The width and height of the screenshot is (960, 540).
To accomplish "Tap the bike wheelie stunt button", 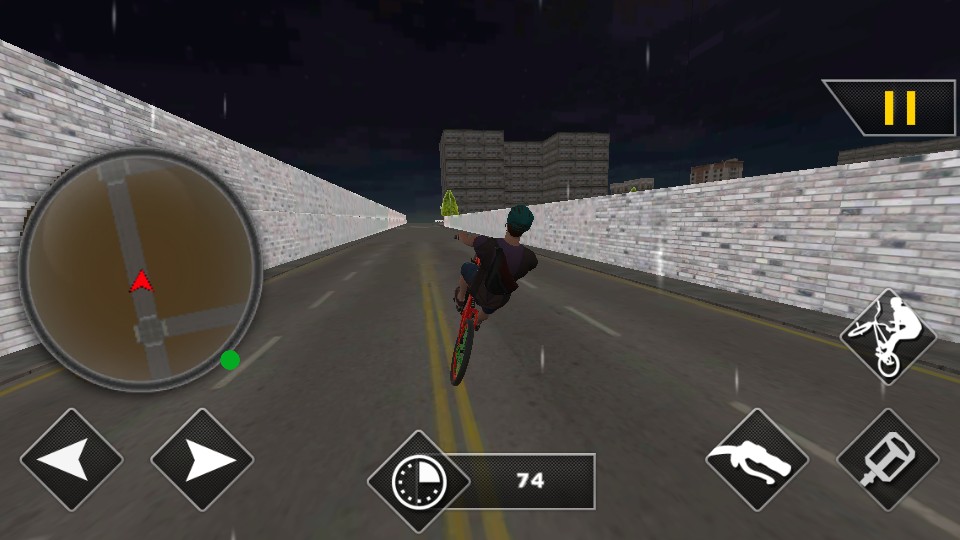I will point(887,336).
